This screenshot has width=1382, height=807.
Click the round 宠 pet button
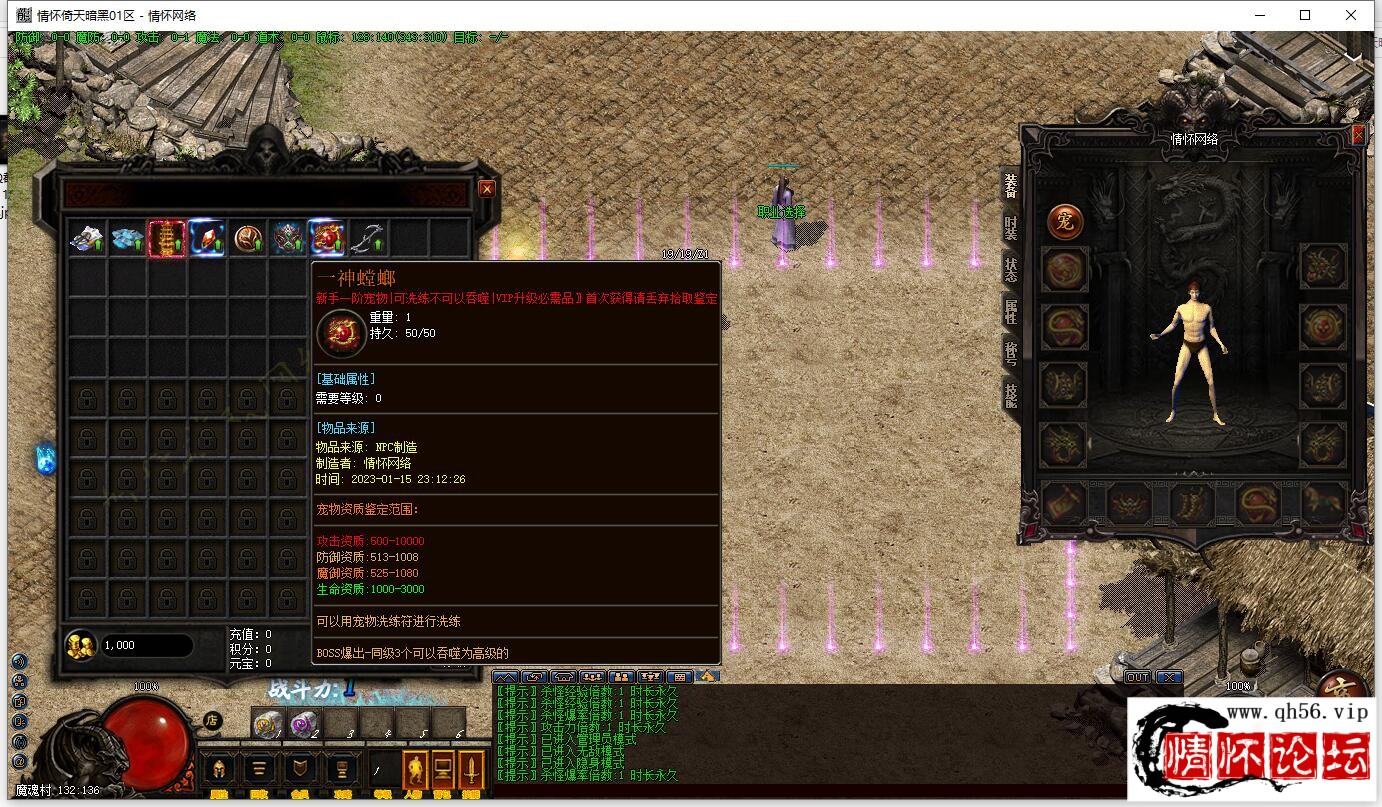(x=1065, y=222)
